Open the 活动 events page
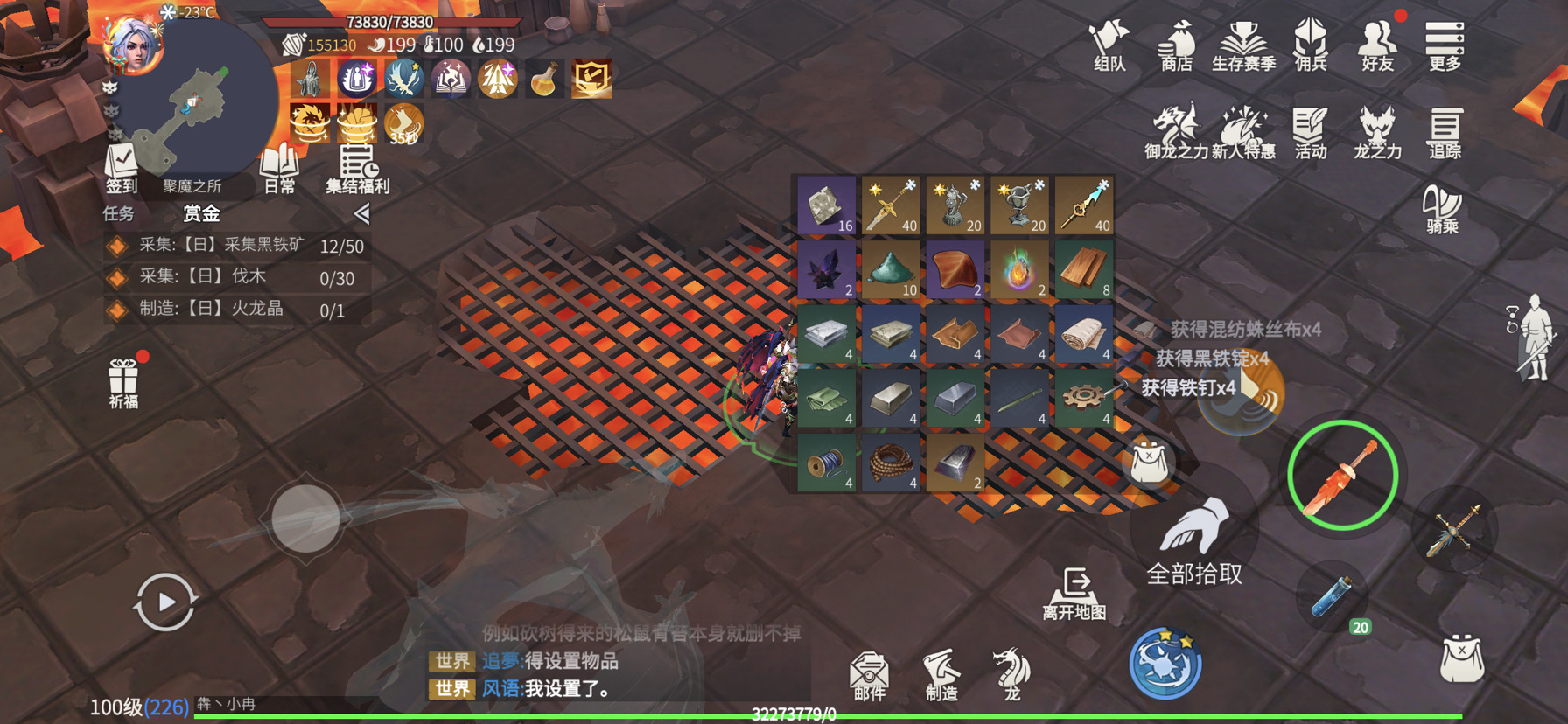Viewport: 1568px width, 724px height. click(1310, 133)
